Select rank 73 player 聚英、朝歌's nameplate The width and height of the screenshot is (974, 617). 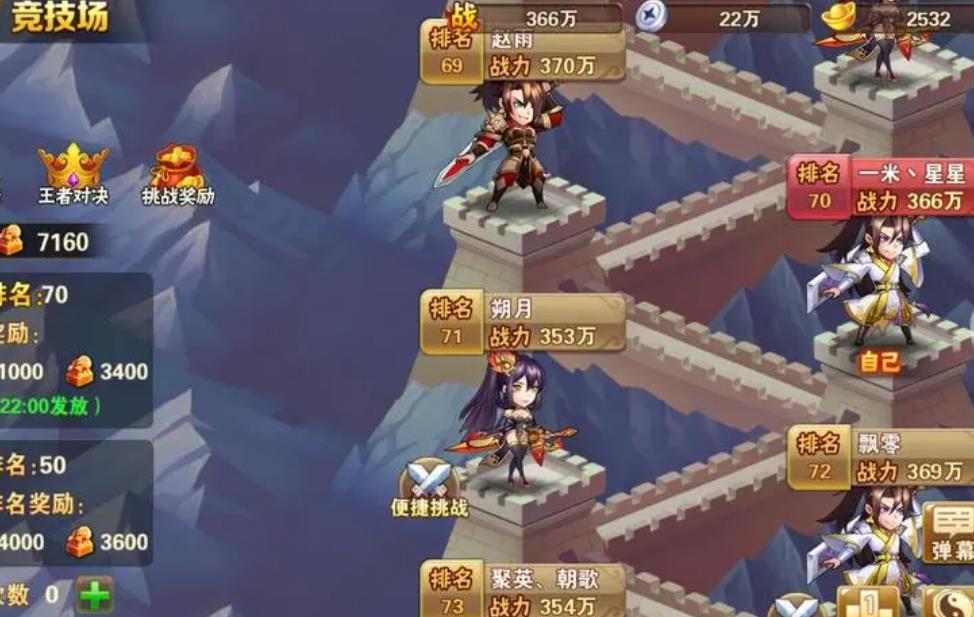[523, 591]
